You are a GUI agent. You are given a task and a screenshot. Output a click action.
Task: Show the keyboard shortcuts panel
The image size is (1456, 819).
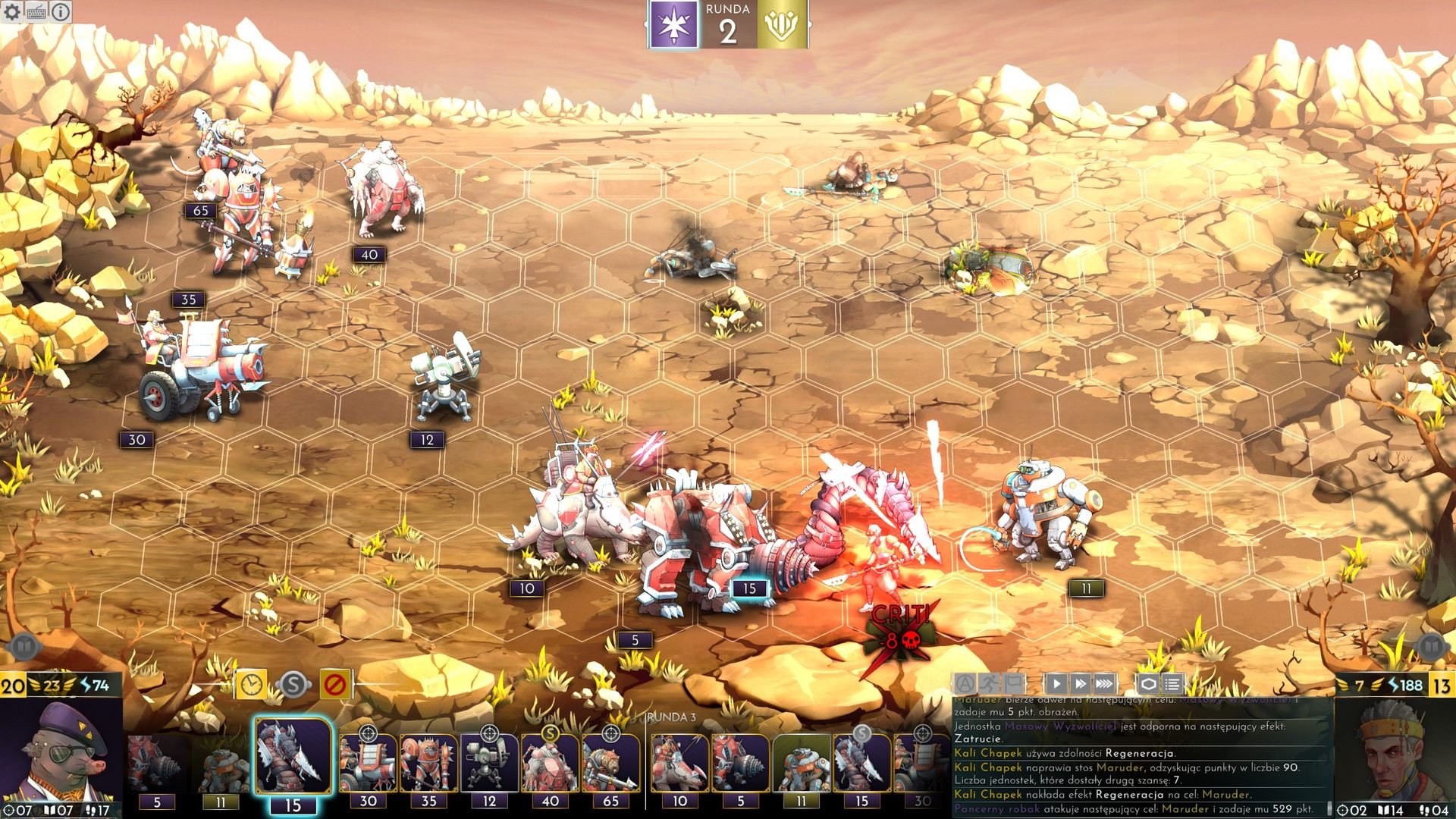point(36,11)
